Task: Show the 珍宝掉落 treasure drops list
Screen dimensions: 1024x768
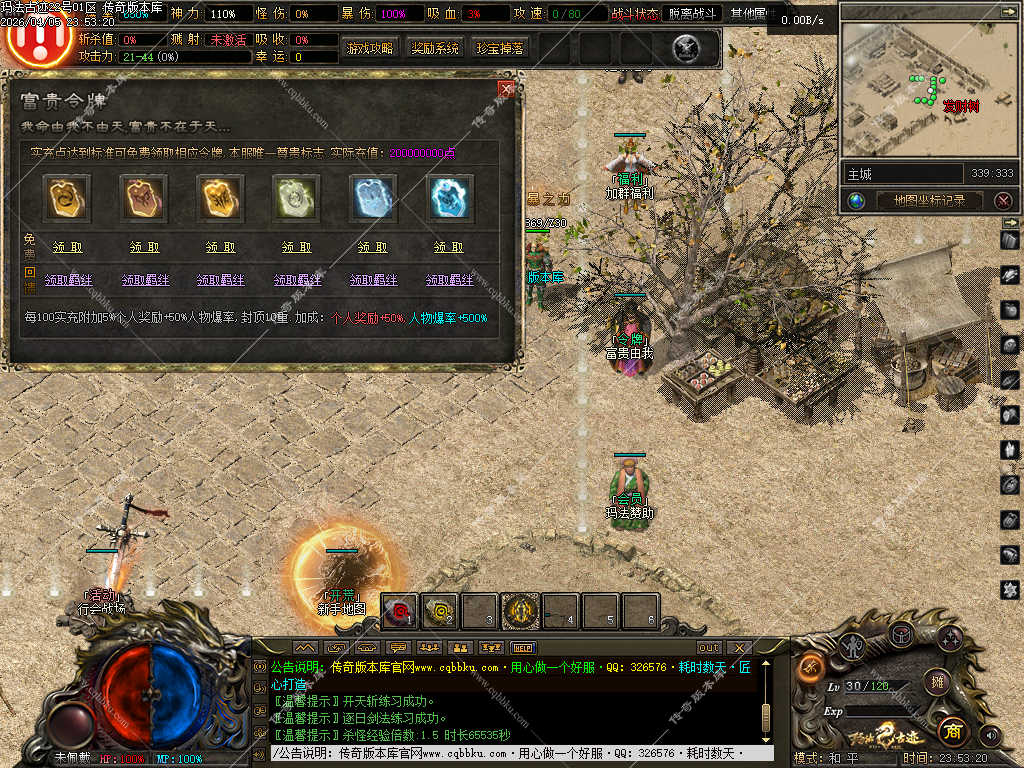Action: click(x=499, y=48)
